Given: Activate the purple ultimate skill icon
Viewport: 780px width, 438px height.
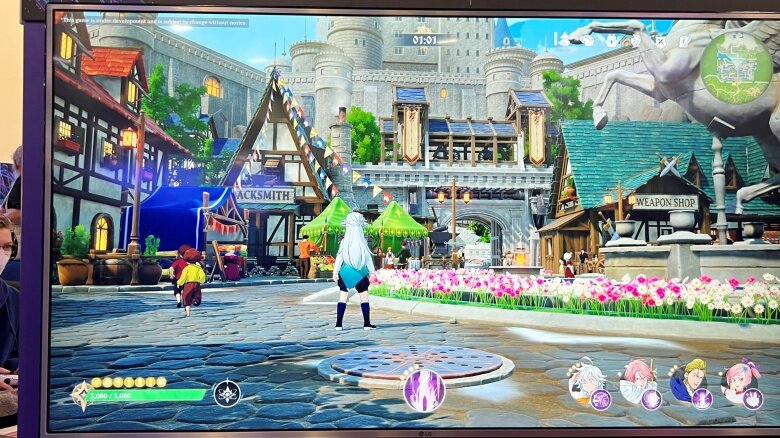Looking at the screenshot, I should pyautogui.click(x=424, y=389).
